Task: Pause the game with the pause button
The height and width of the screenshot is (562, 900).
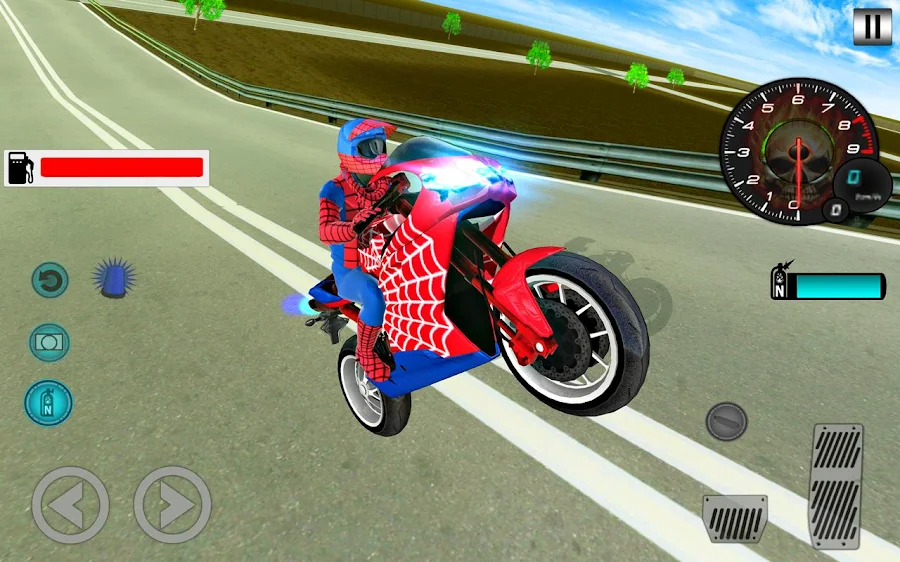Action: (x=871, y=26)
